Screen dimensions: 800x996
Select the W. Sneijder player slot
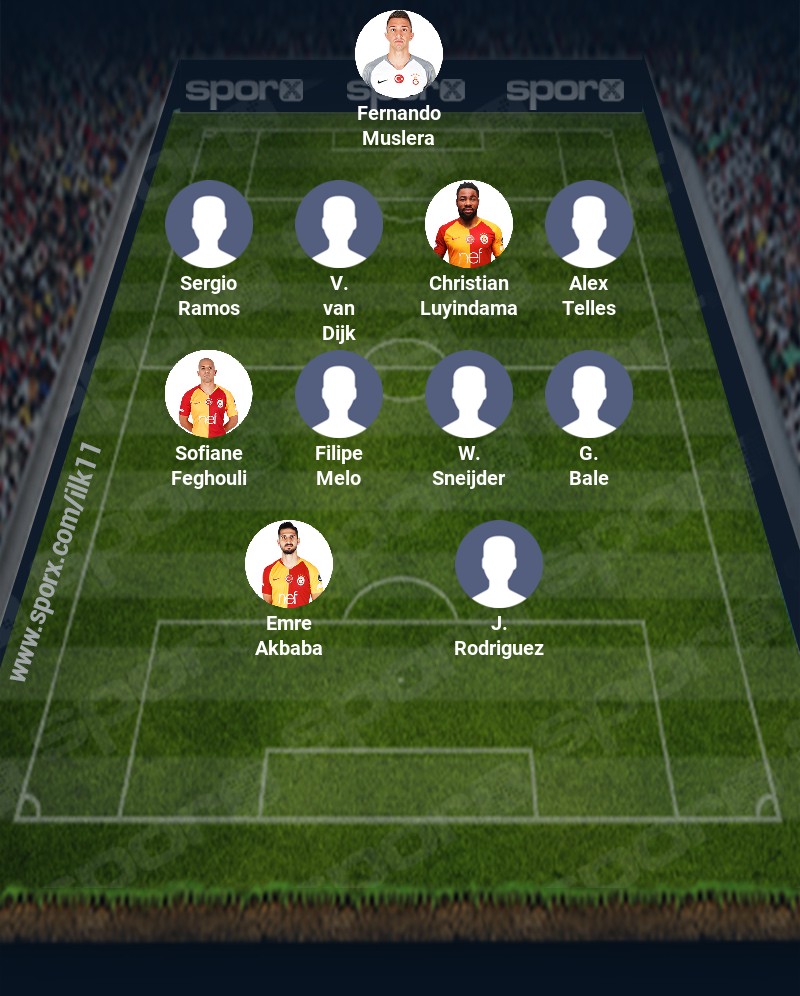469,394
